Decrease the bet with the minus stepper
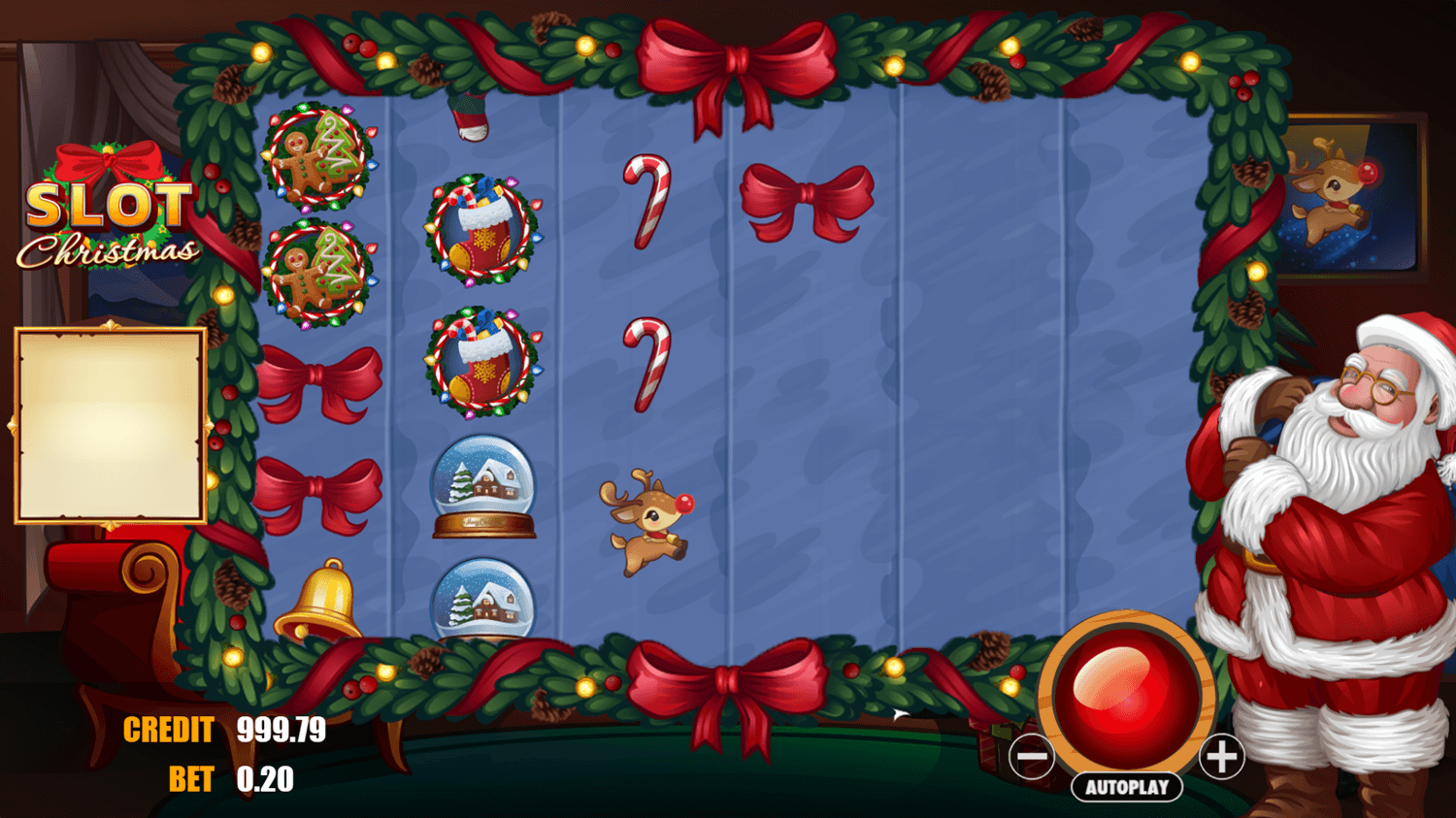The height and width of the screenshot is (818, 1456). pos(1031,758)
